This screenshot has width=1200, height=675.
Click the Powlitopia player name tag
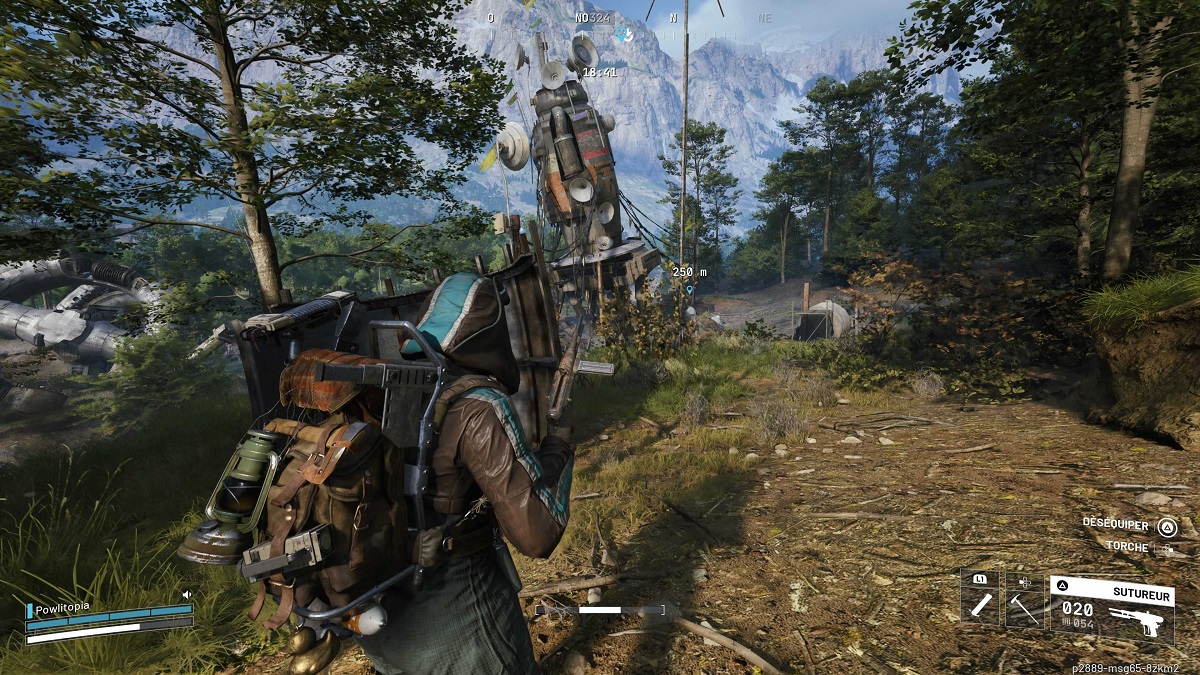pos(63,608)
